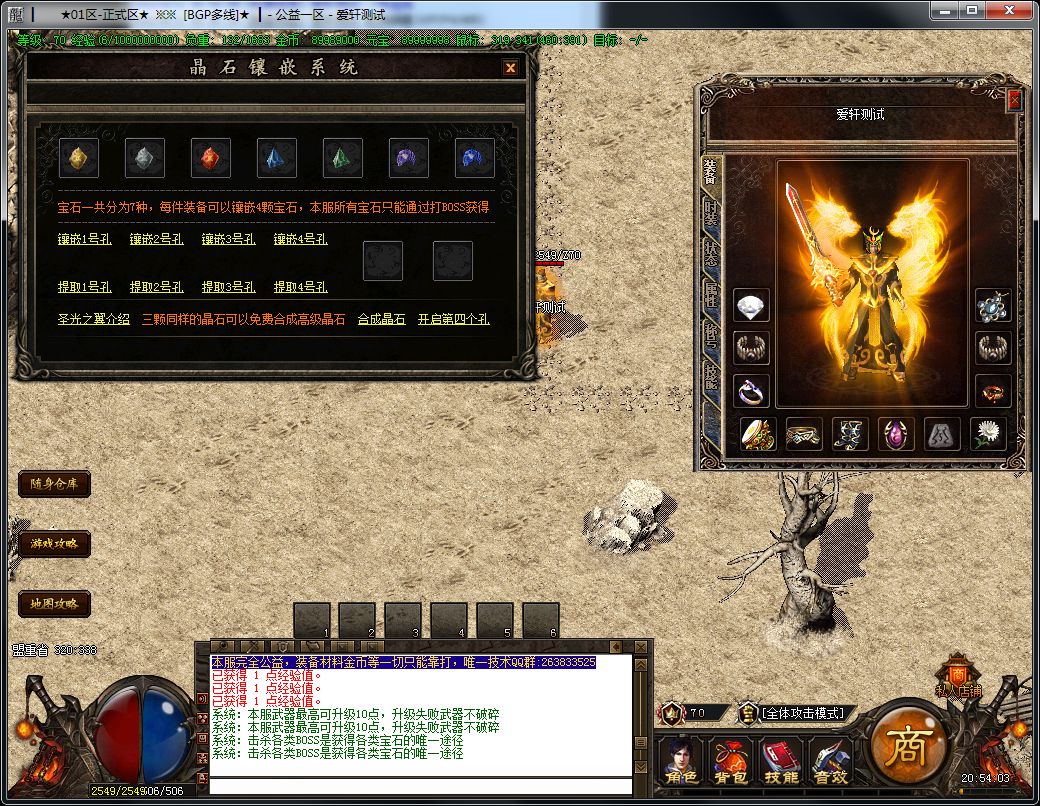Open the 私人店铺 private shop

pos(958,675)
